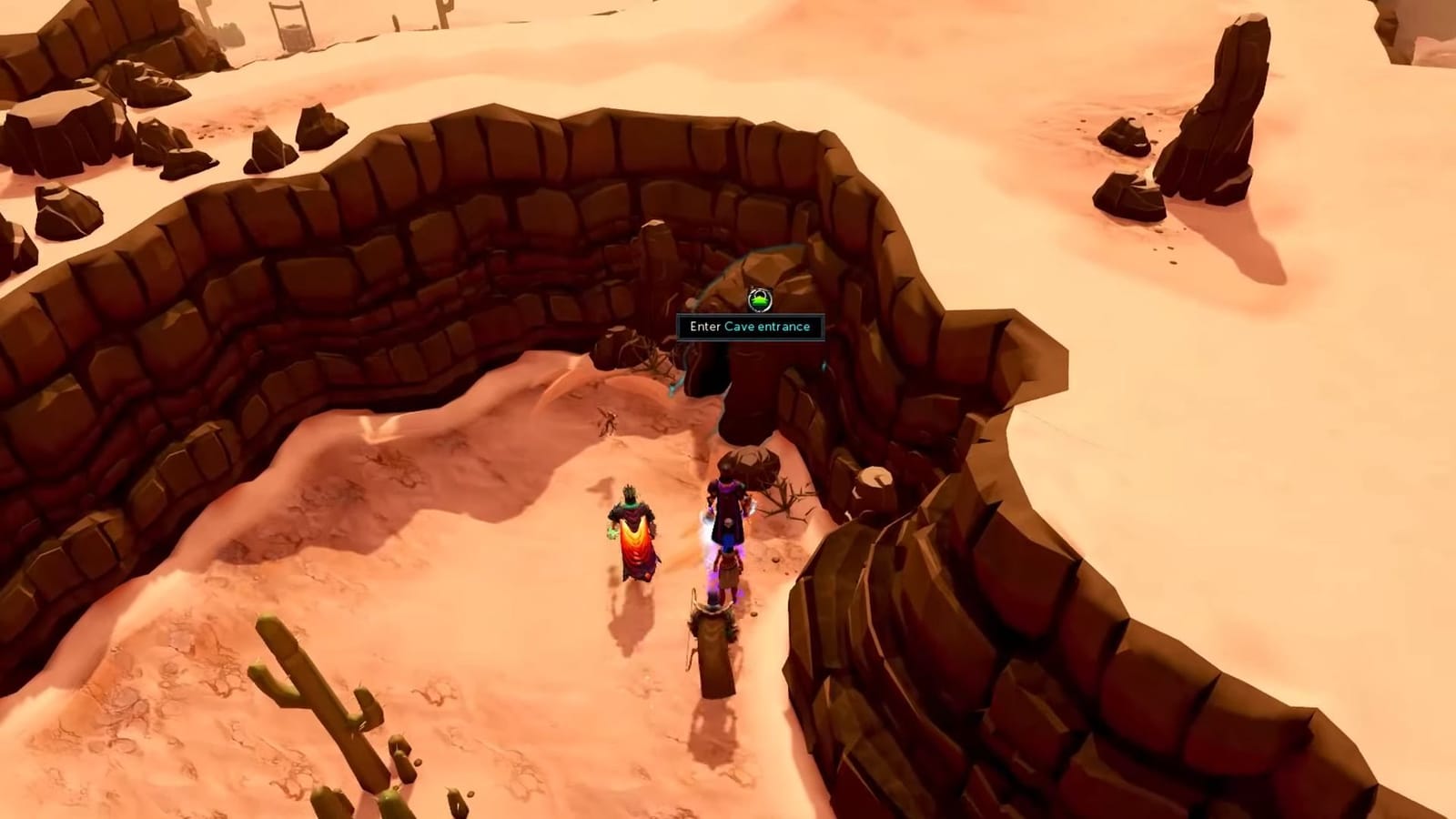
Task: Click the Enter Cave entrance tooltip
Action: [x=748, y=326]
